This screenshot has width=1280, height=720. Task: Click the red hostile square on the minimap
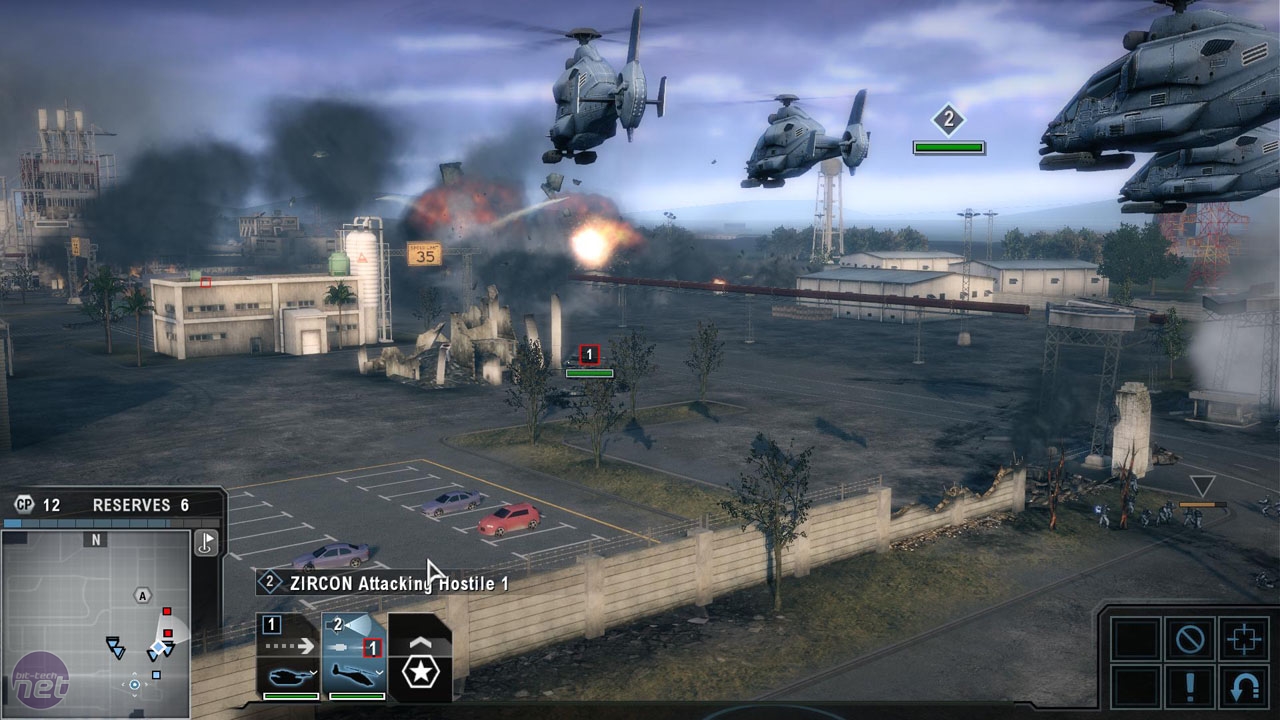(x=167, y=612)
